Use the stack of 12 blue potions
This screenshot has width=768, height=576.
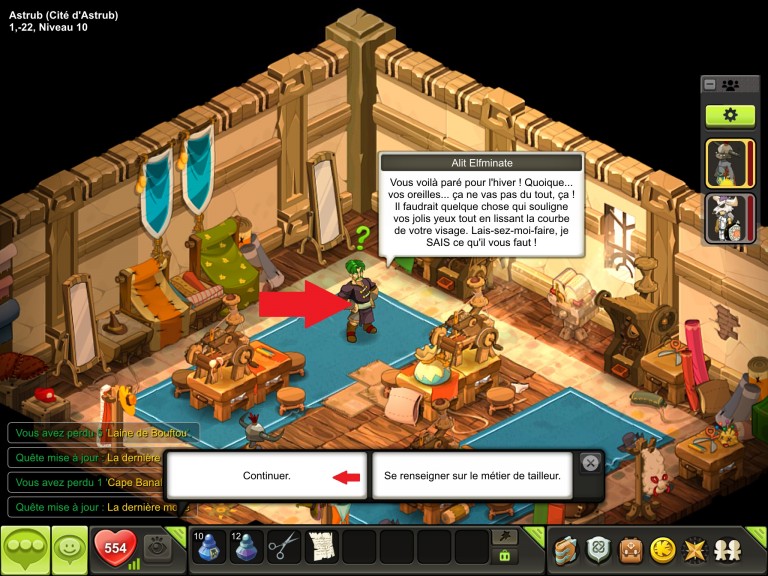coord(246,547)
